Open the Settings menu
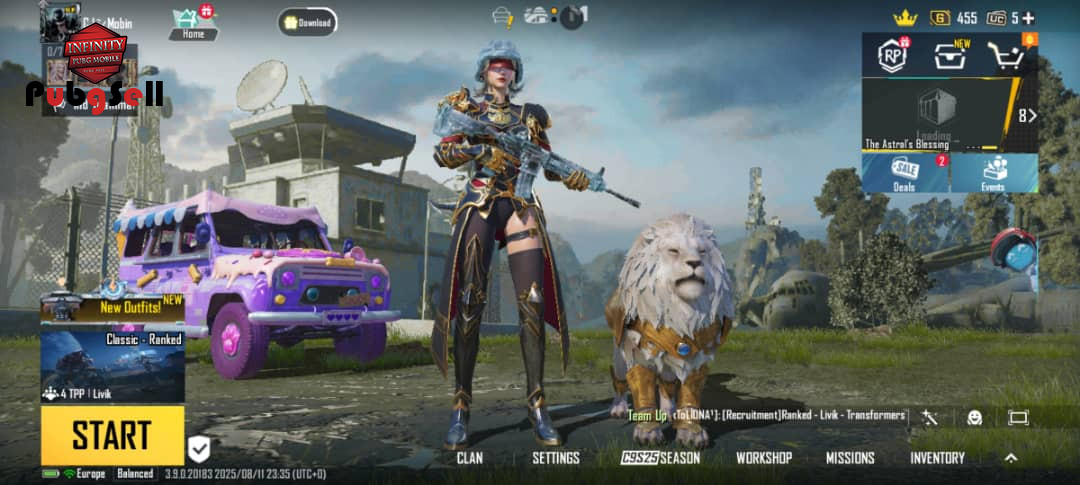Image resolution: width=1080 pixels, height=485 pixels. (x=555, y=458)
